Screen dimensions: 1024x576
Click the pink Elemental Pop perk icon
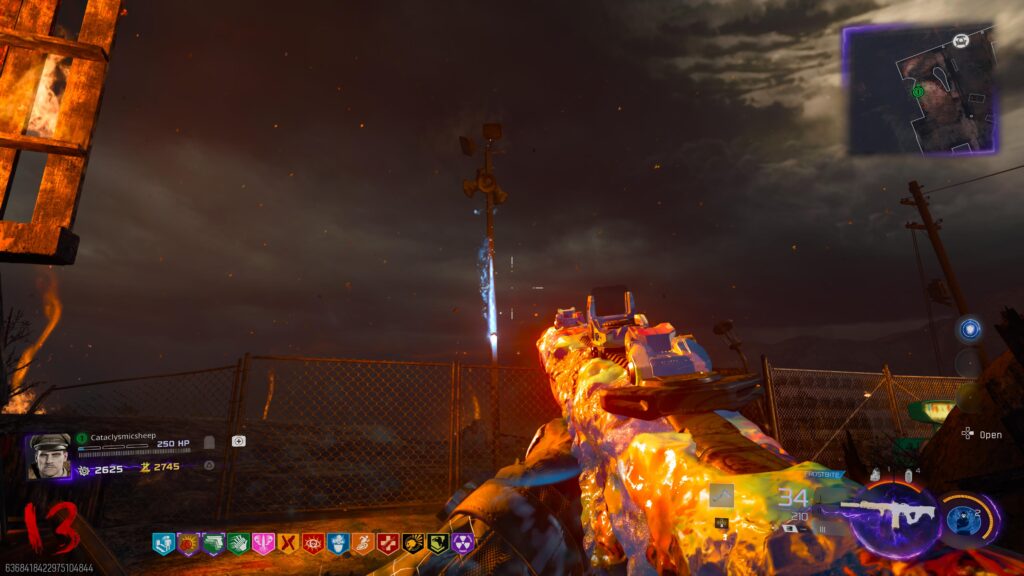pyautogui.click(x=263, y=544)
